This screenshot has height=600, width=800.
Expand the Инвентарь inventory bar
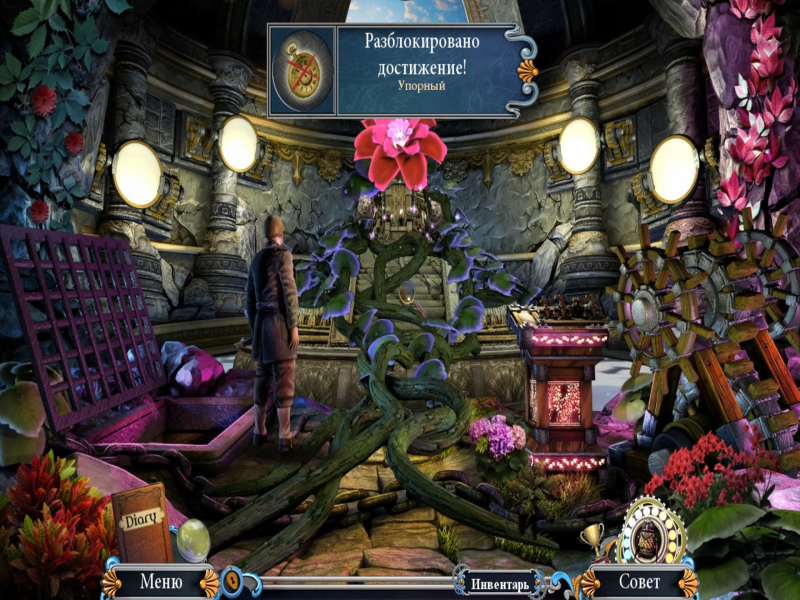pyautogui.click(x=495, y=581)
